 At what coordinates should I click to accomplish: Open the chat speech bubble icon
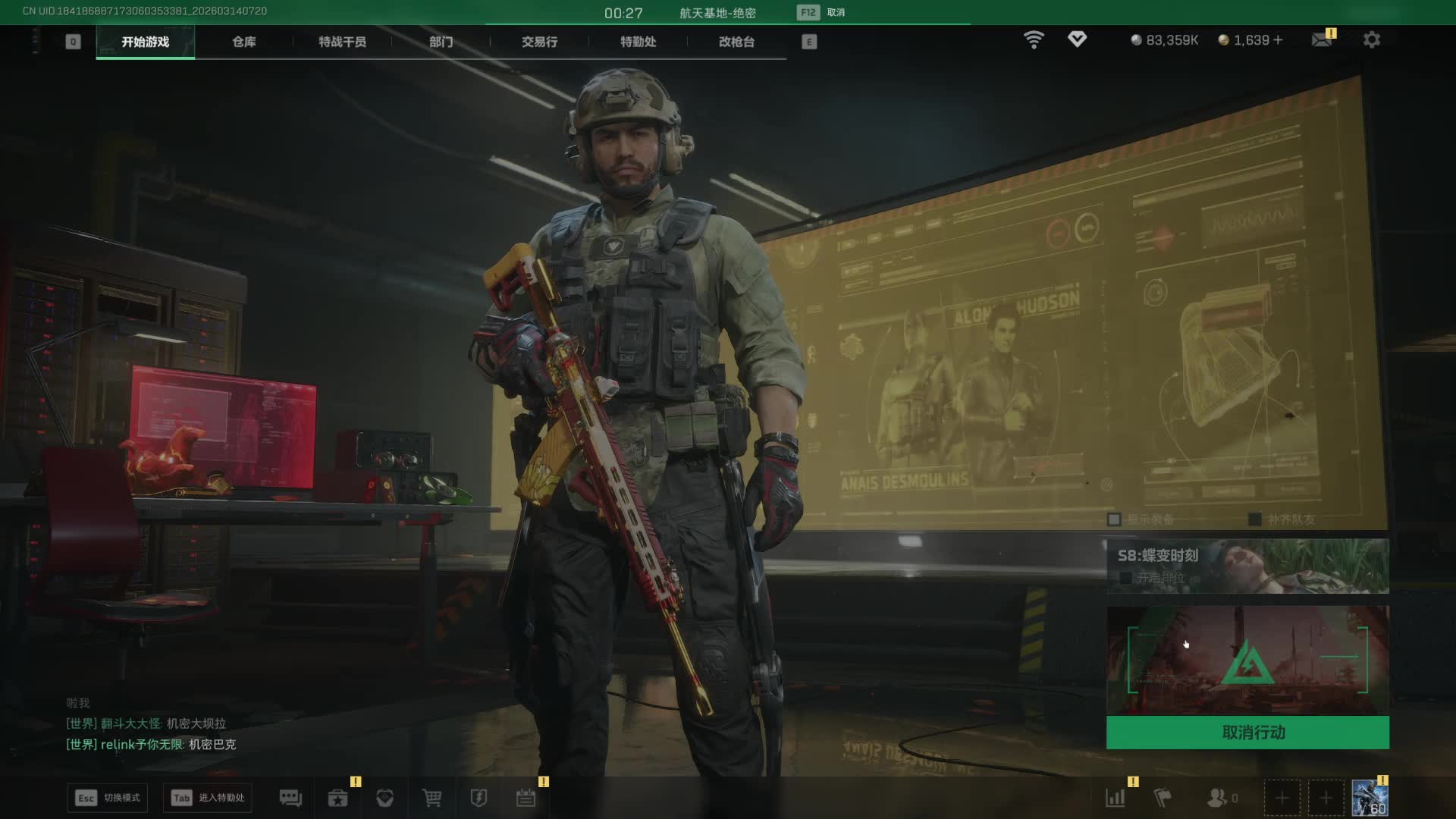(290, 798)
